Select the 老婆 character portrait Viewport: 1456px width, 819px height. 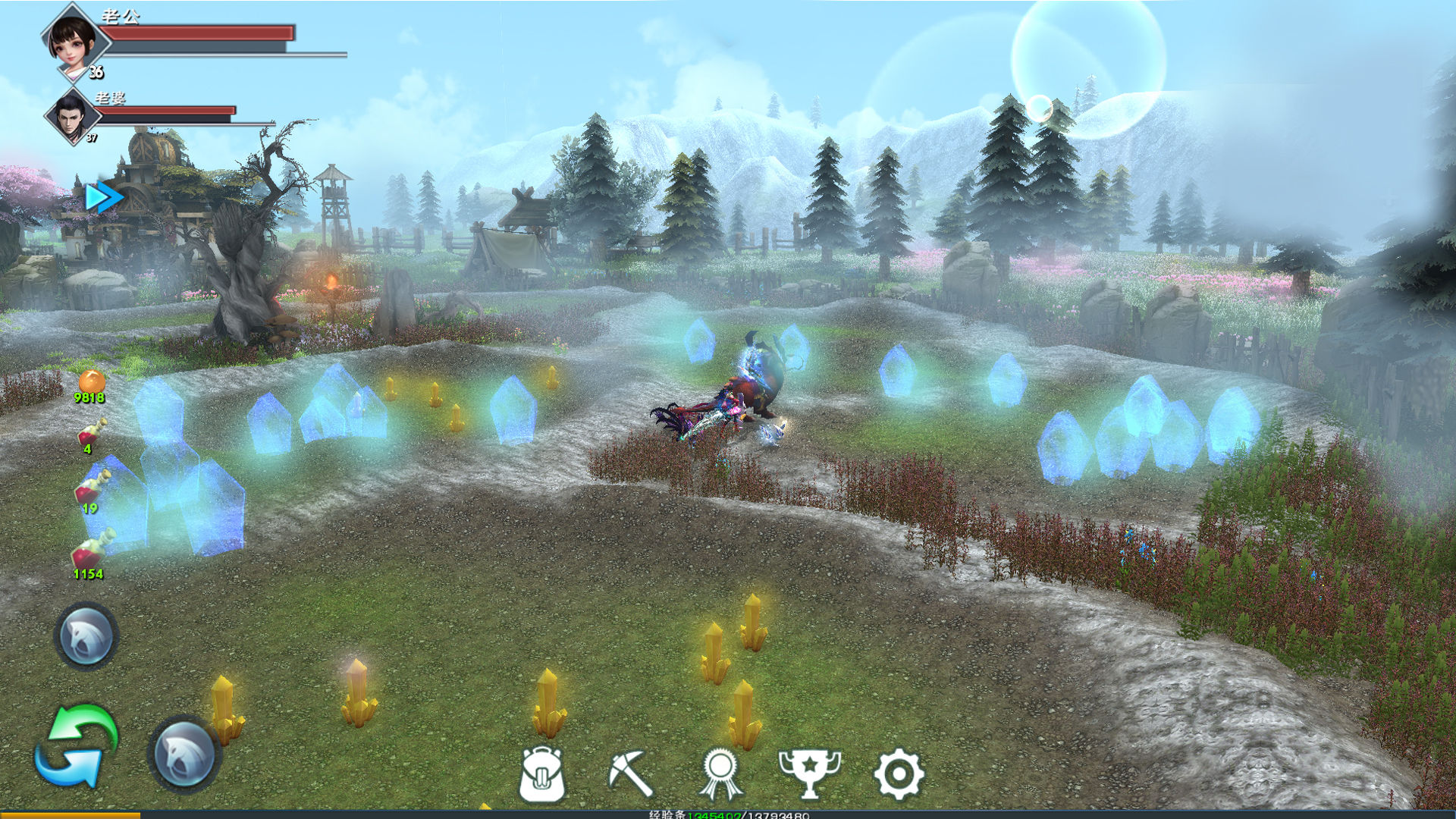[x=72, y=116]
